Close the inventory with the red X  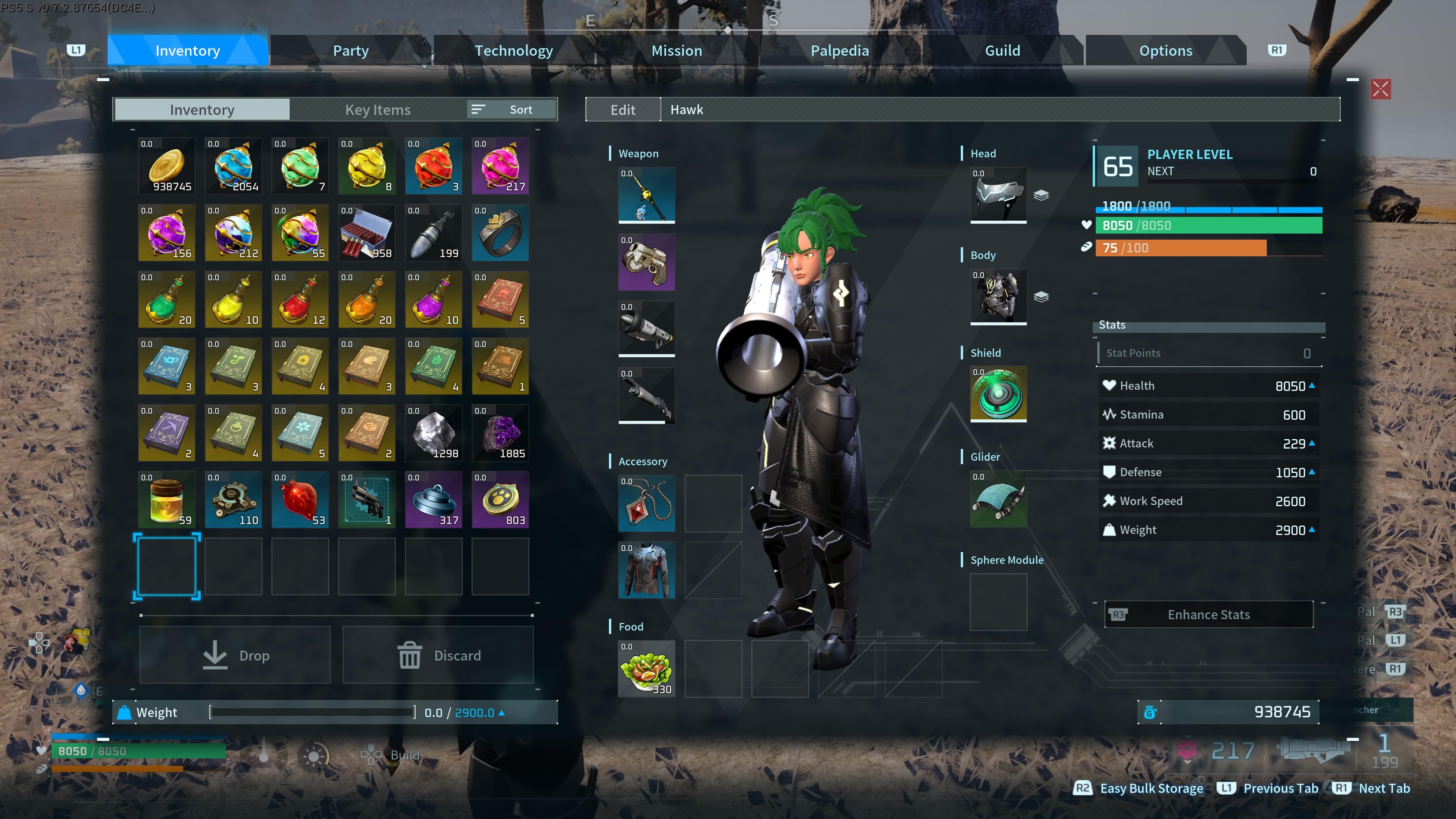pyautogui.click(x=1380, y=89)
